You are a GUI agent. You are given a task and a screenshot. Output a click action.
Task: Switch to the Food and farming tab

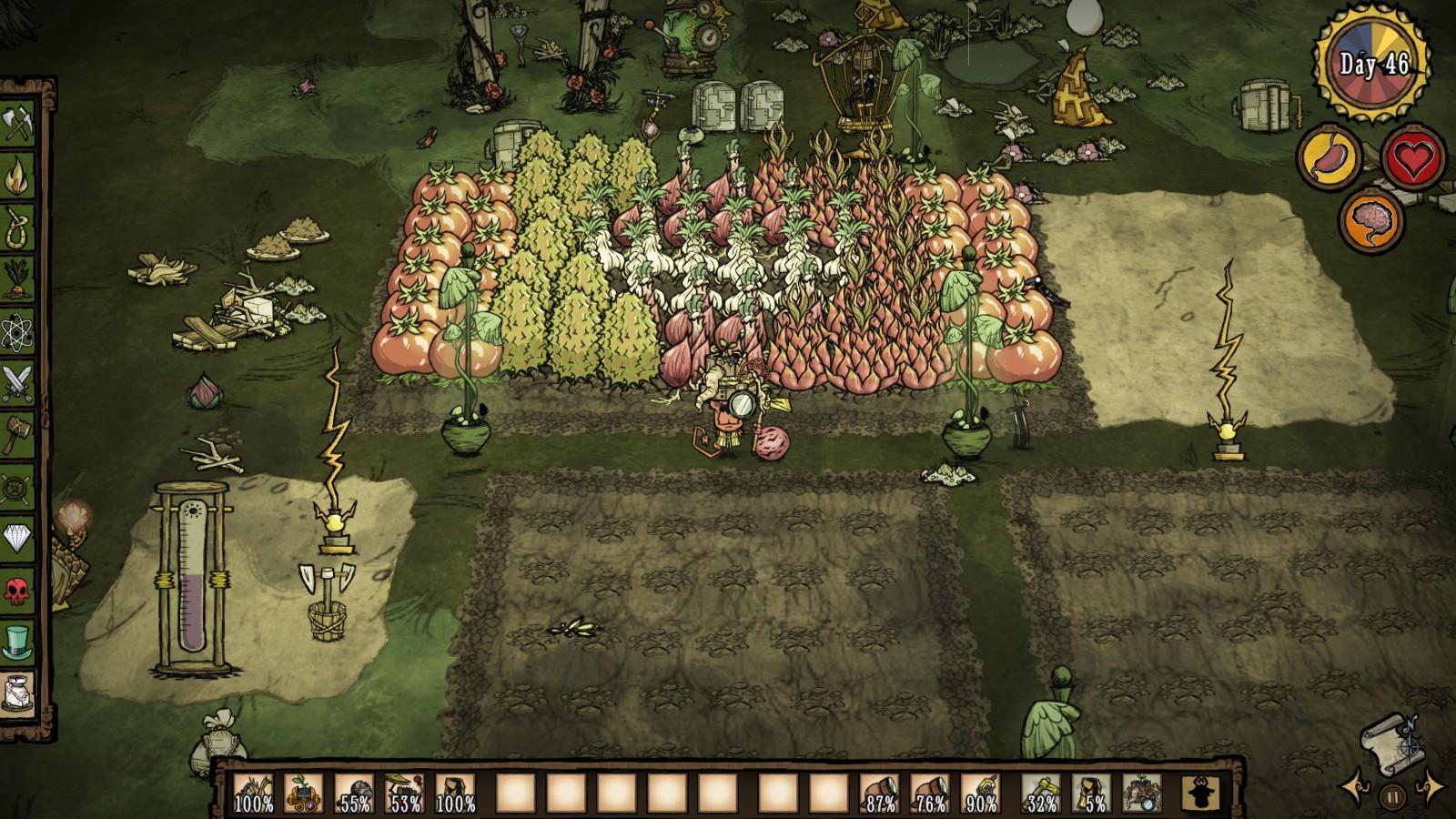18,279
